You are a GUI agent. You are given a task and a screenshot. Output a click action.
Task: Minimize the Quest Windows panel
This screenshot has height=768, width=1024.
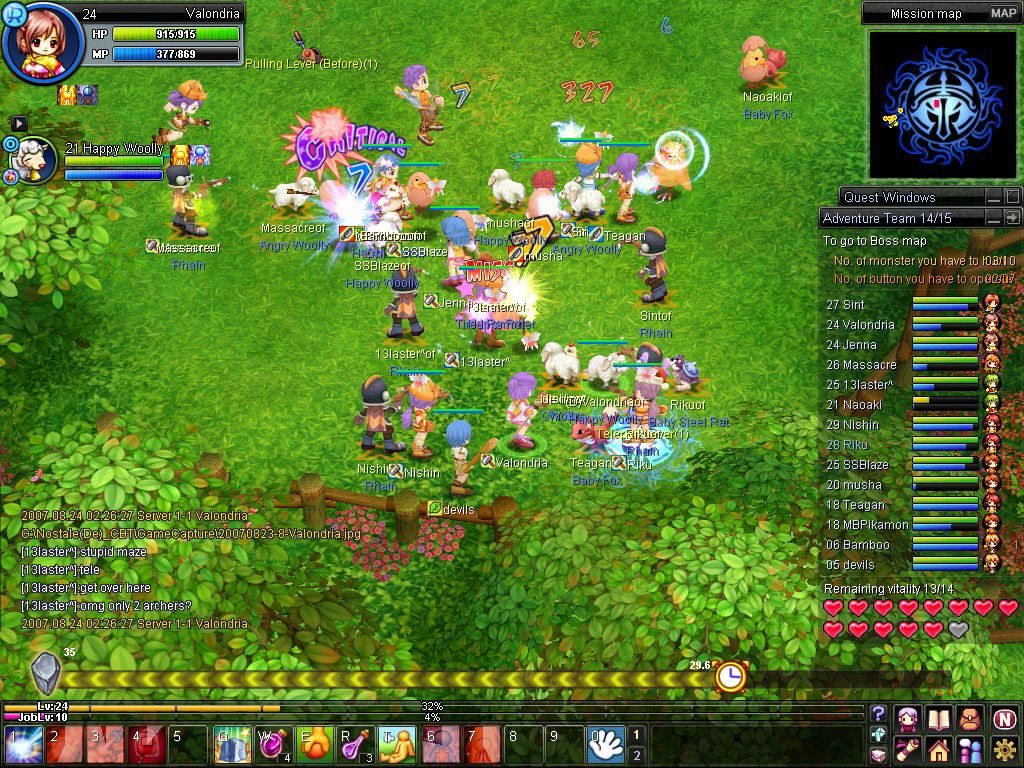coord(993,197)
